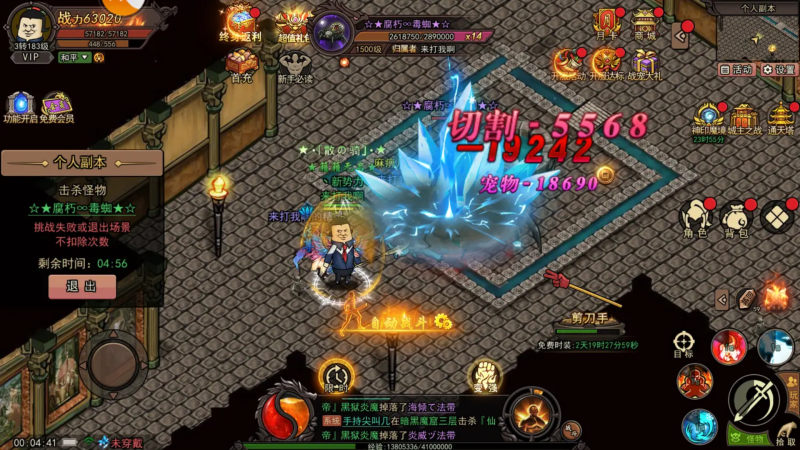The width and height of the screenshot is (800, 450).
Task: Open the 新手必读 beginner guide
Action: [294, 63]
